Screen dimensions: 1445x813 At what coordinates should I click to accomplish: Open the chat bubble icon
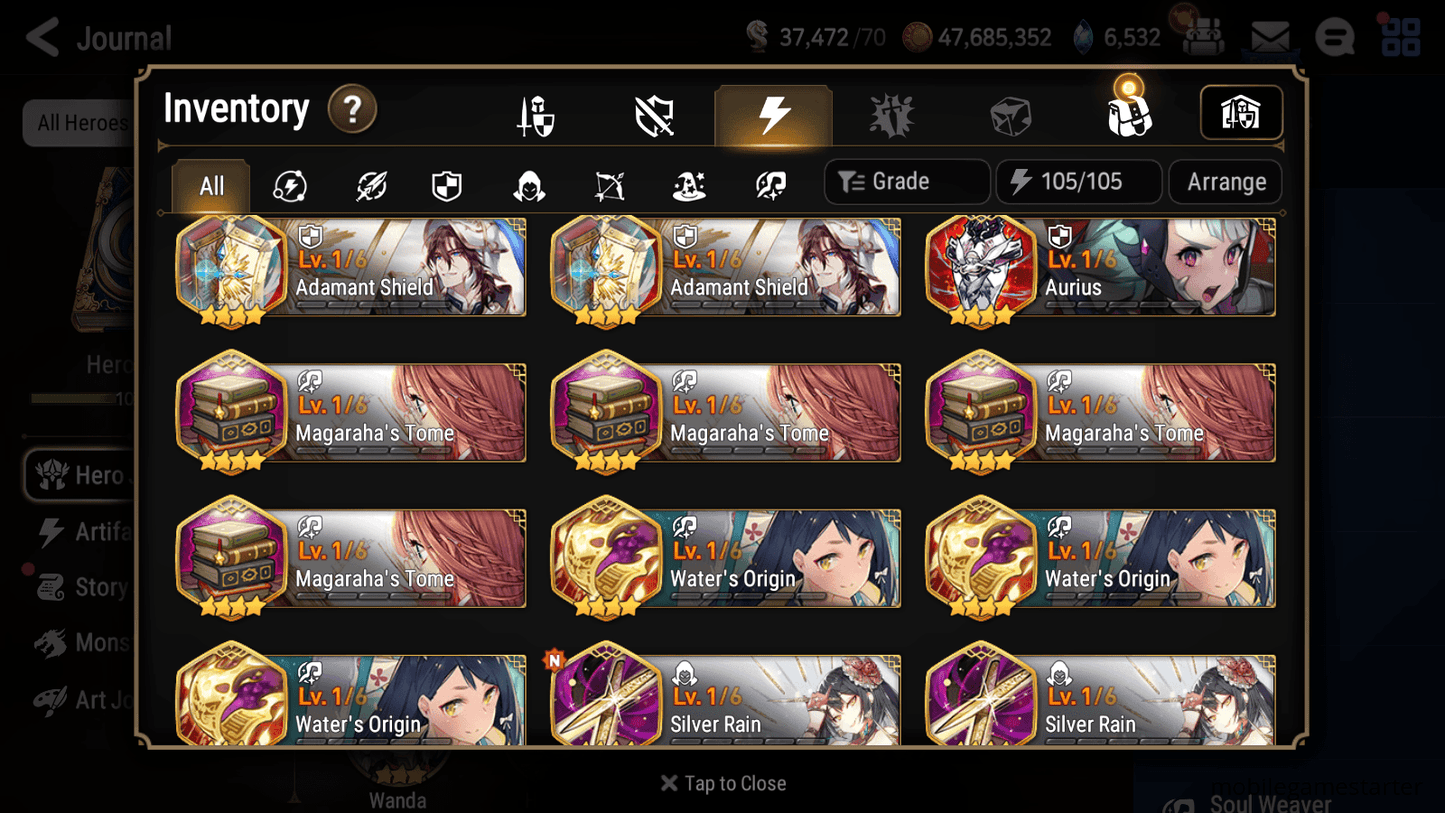[x=1334, y=36]
